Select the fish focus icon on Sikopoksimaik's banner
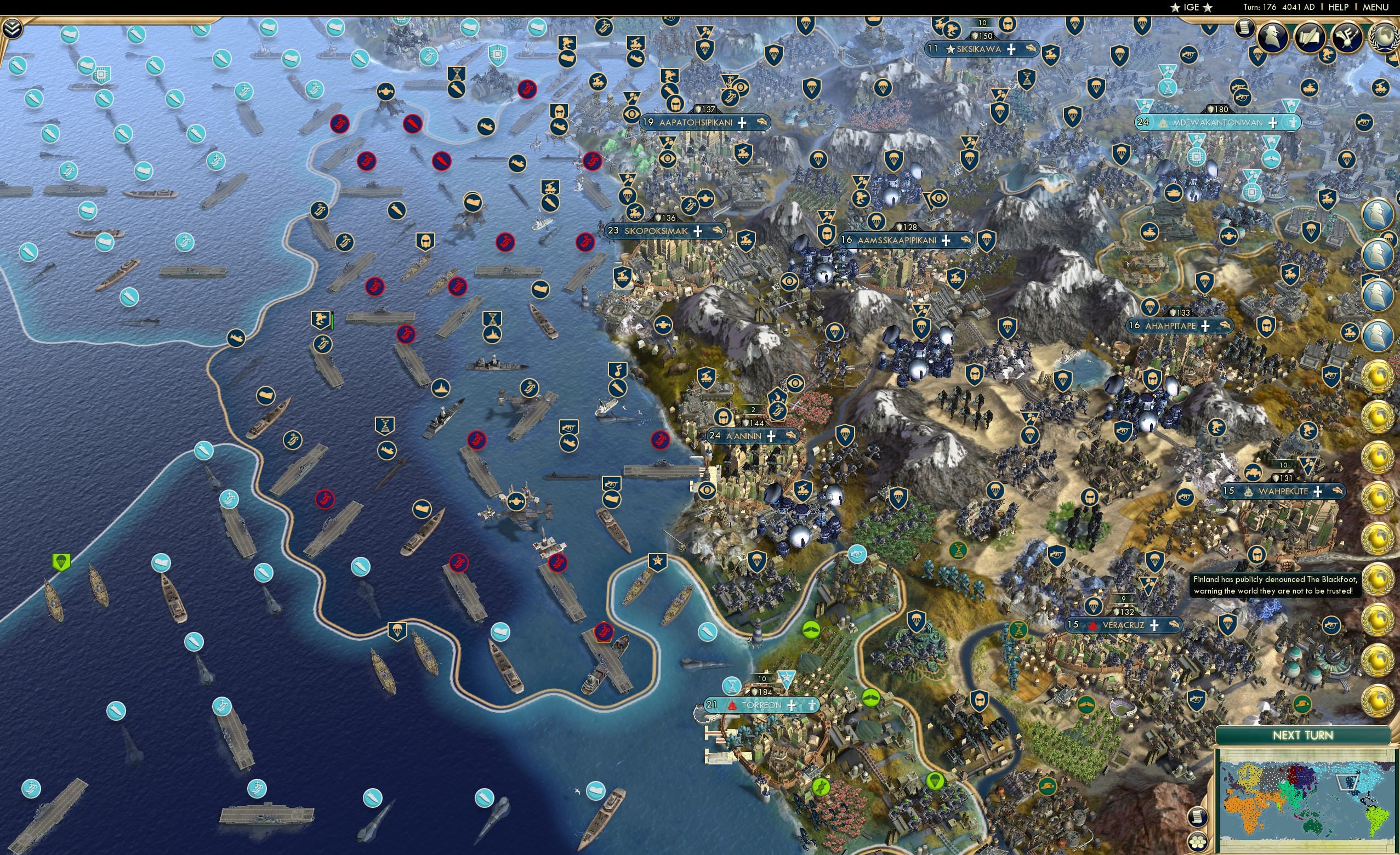Screen dimensions: 1400x855 pyautogui.click(x=717, y=231)
